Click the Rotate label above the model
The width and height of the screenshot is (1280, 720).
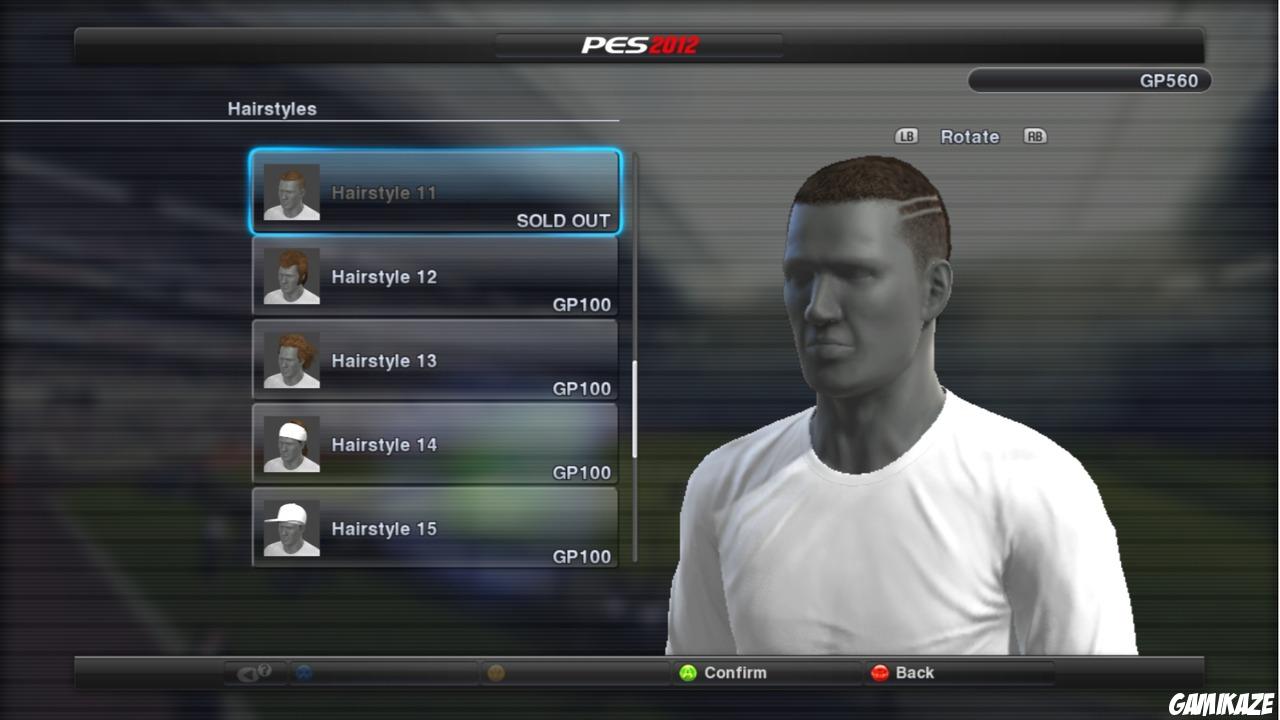969,136
